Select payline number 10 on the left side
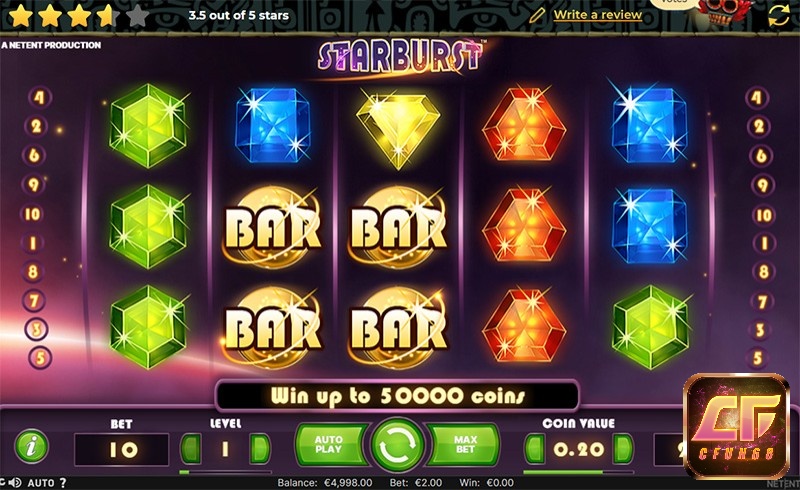The width and height of the screenshot is (800, 490). (33, 214)
